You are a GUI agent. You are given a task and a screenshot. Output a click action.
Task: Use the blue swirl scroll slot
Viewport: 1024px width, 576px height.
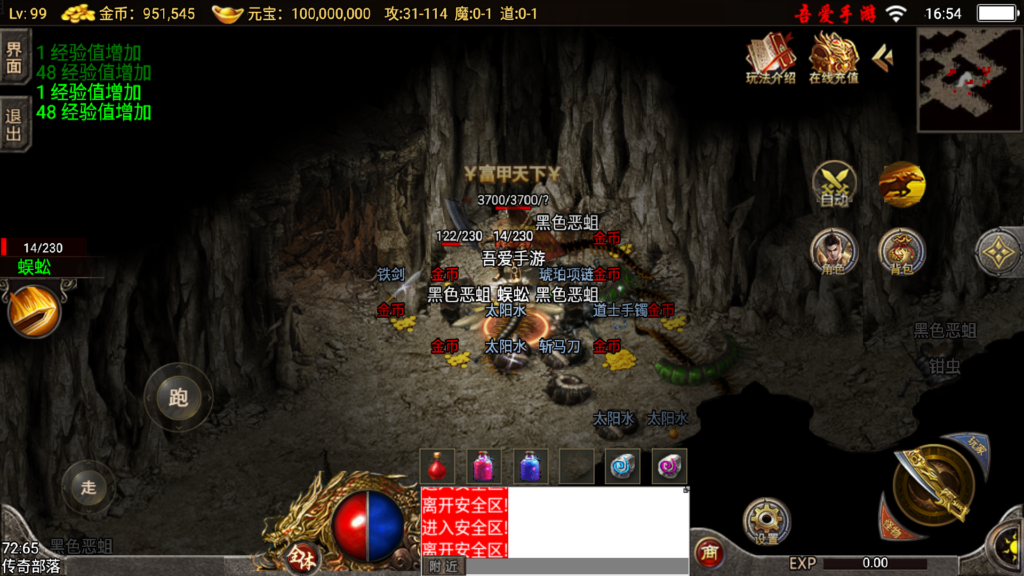[x=622, y=466]
